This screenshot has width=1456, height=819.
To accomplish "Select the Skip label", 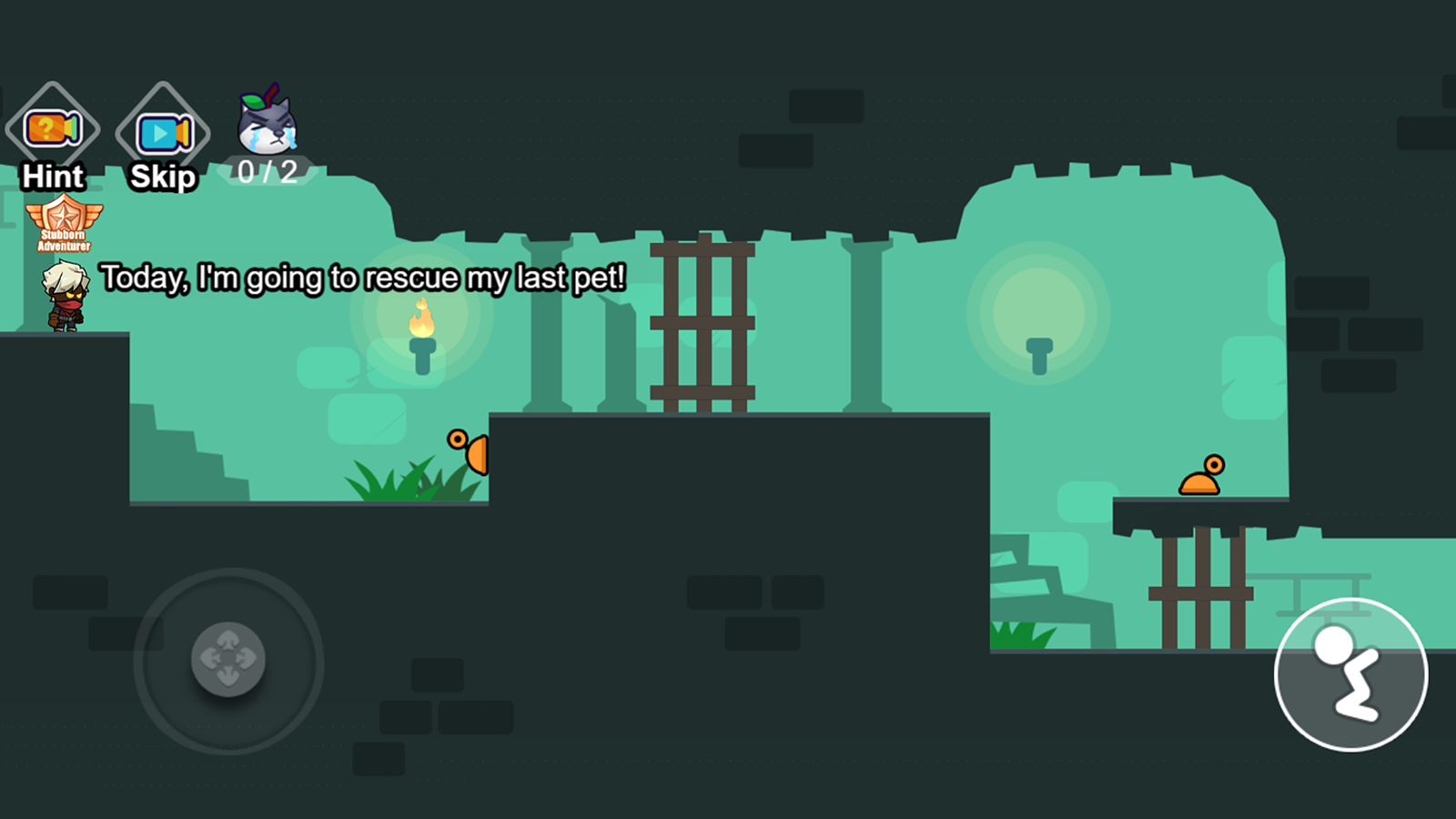I will (x=162, y=177).
